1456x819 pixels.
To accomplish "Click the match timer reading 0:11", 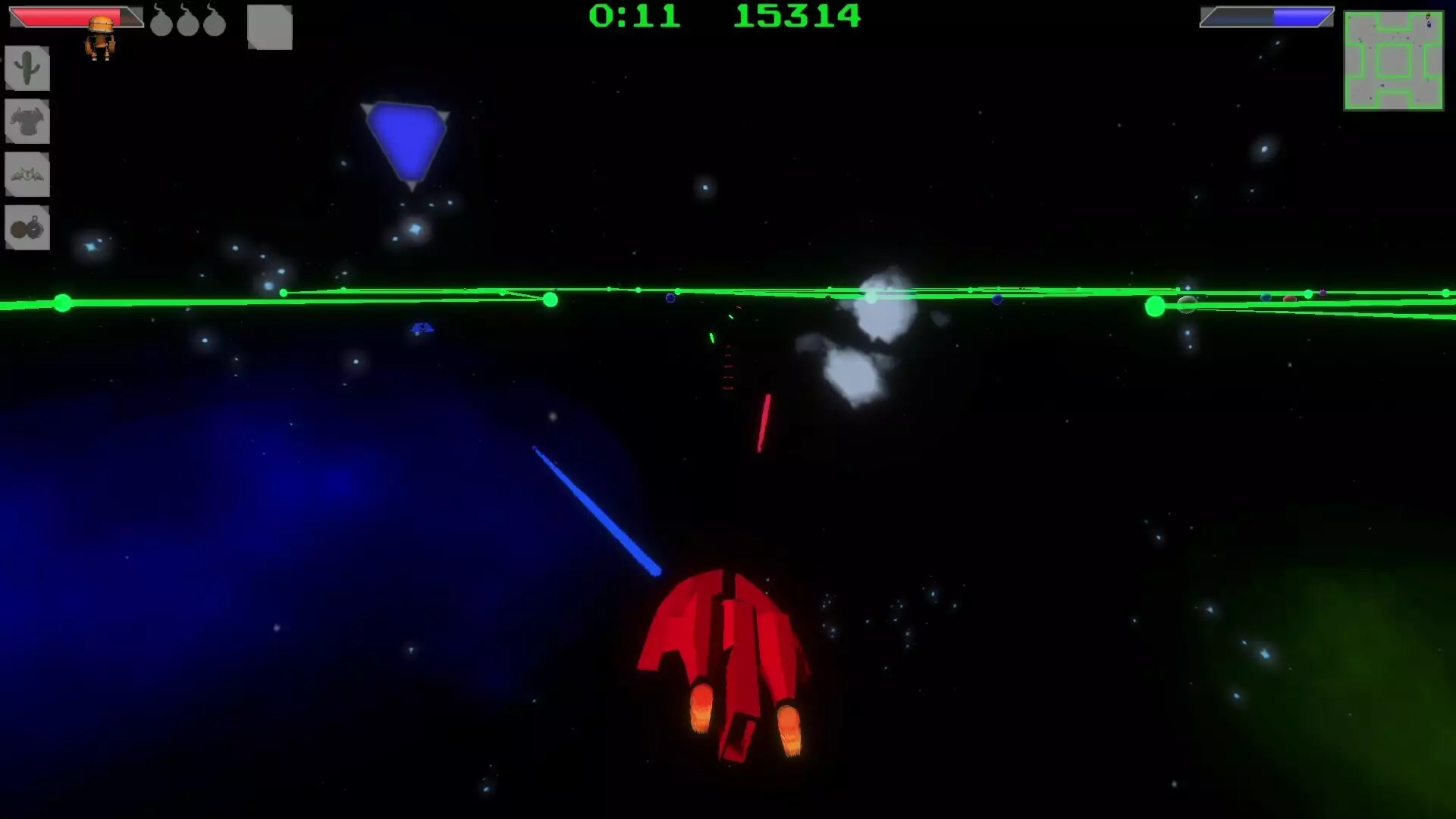I will (x=637, y=17).
